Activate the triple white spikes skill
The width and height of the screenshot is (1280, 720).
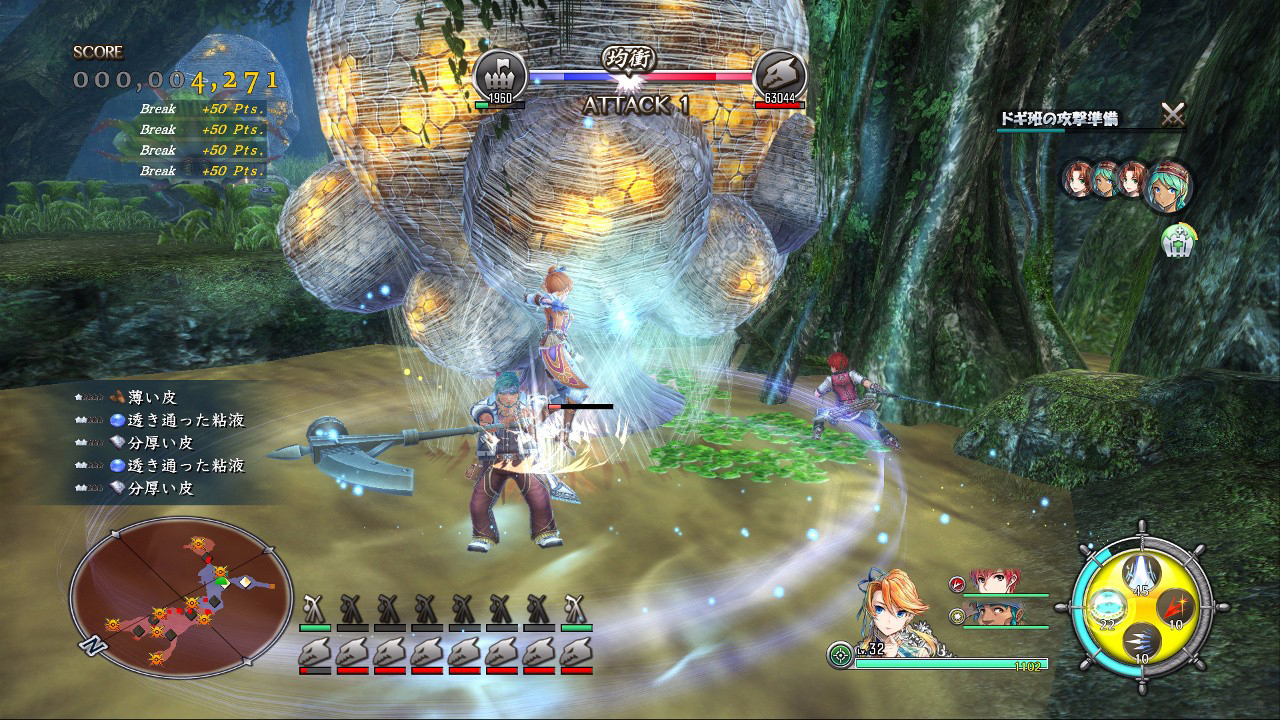[x=1139, y=641]
